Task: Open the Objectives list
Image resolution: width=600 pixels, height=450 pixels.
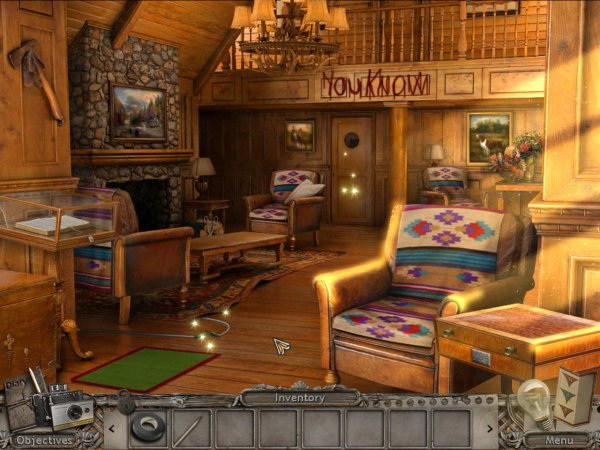Action: (45, 439)
